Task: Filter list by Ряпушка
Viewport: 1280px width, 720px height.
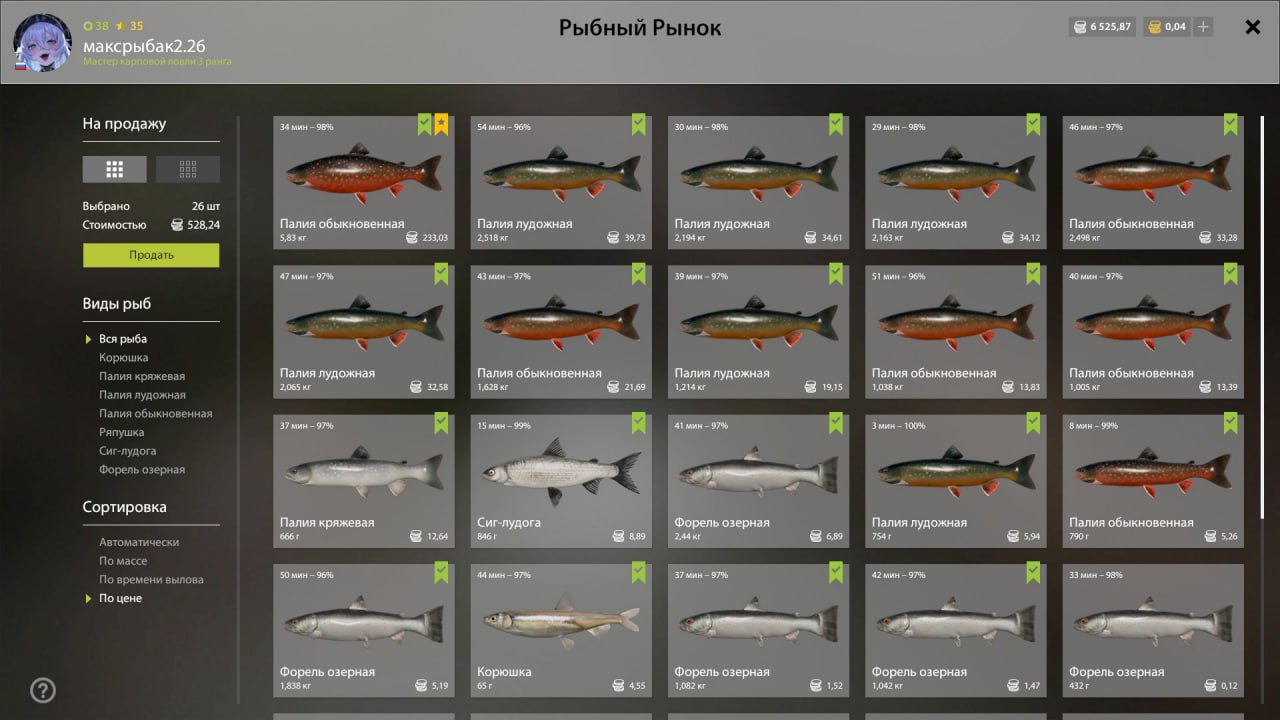Action: pyautogui.click(x=121, y=432)
